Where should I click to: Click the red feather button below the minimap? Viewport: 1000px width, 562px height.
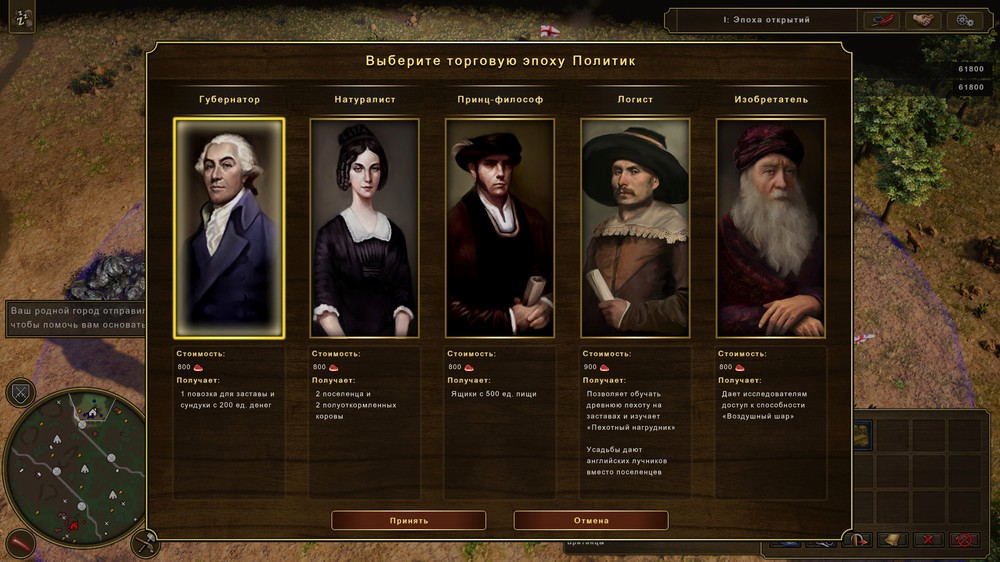[x=20, y=546]
